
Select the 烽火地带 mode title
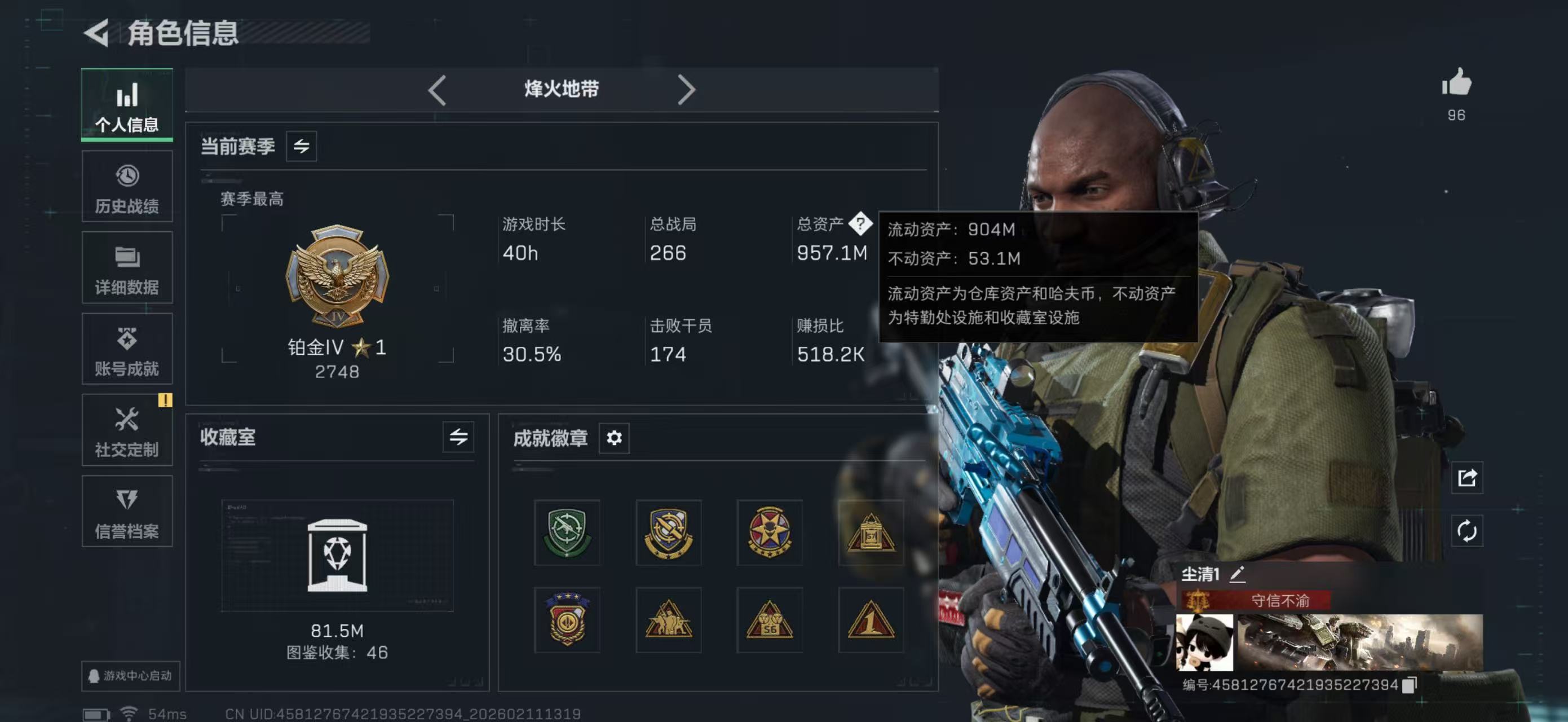click(561, 89)
